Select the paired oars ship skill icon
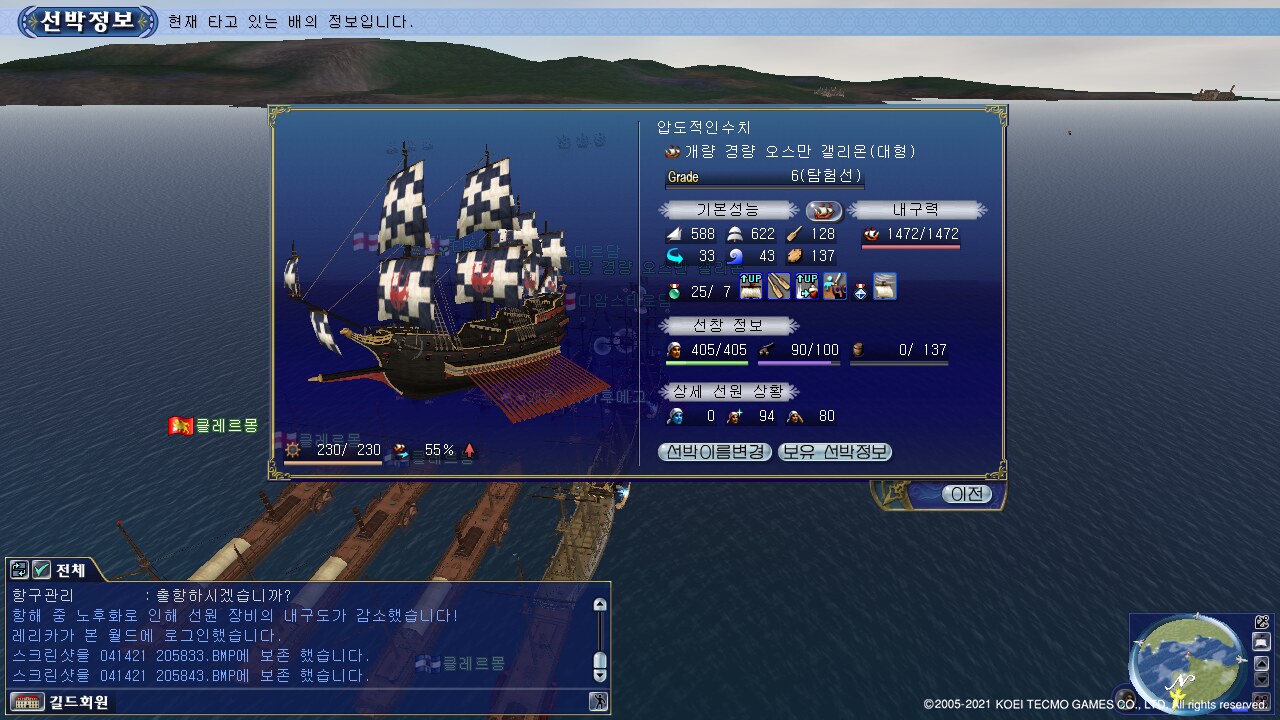1280x720 pixels. pyautogui.click(x=779, y=288)
